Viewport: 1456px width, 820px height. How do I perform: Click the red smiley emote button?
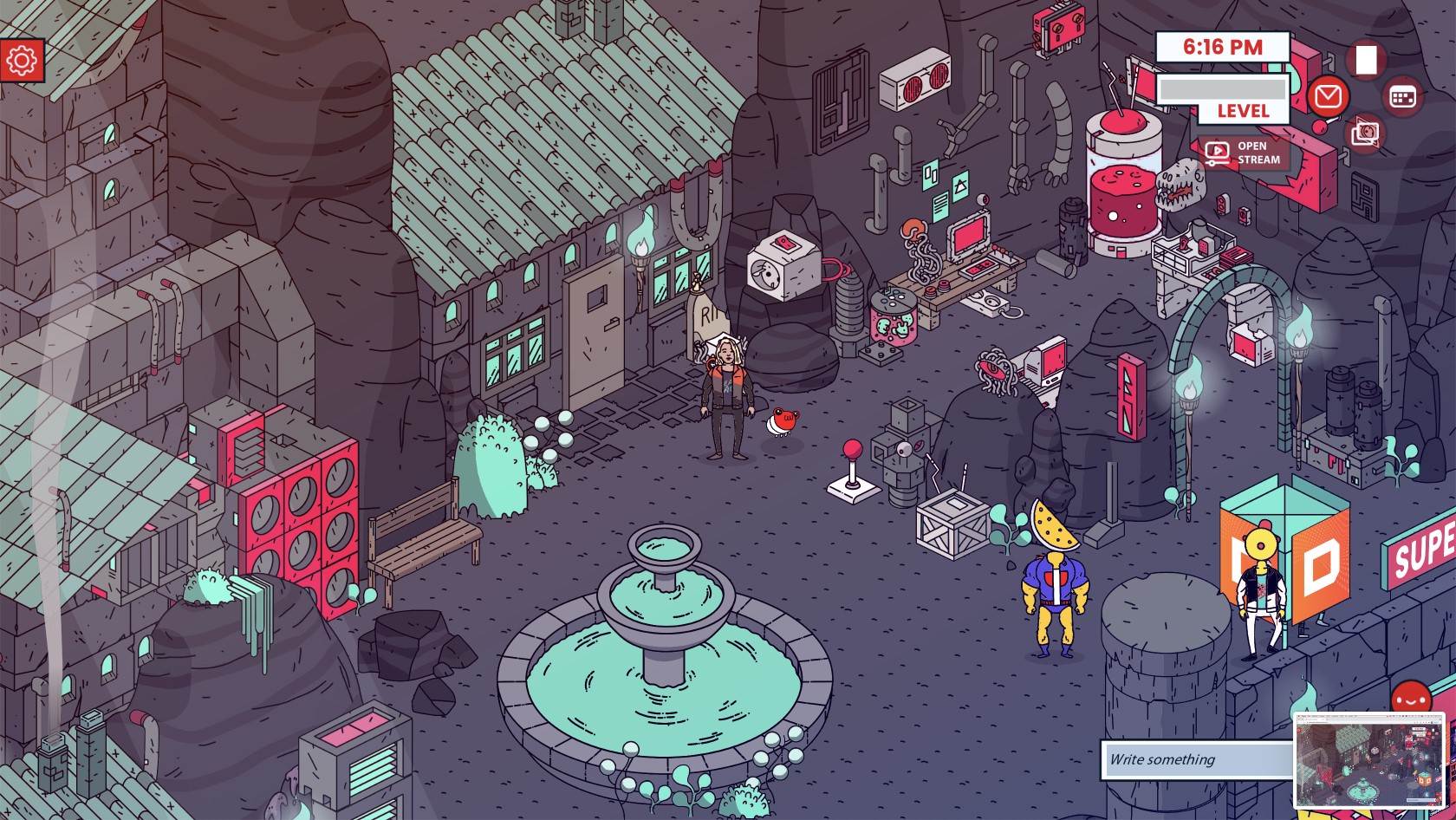[x=1410, y=698]
